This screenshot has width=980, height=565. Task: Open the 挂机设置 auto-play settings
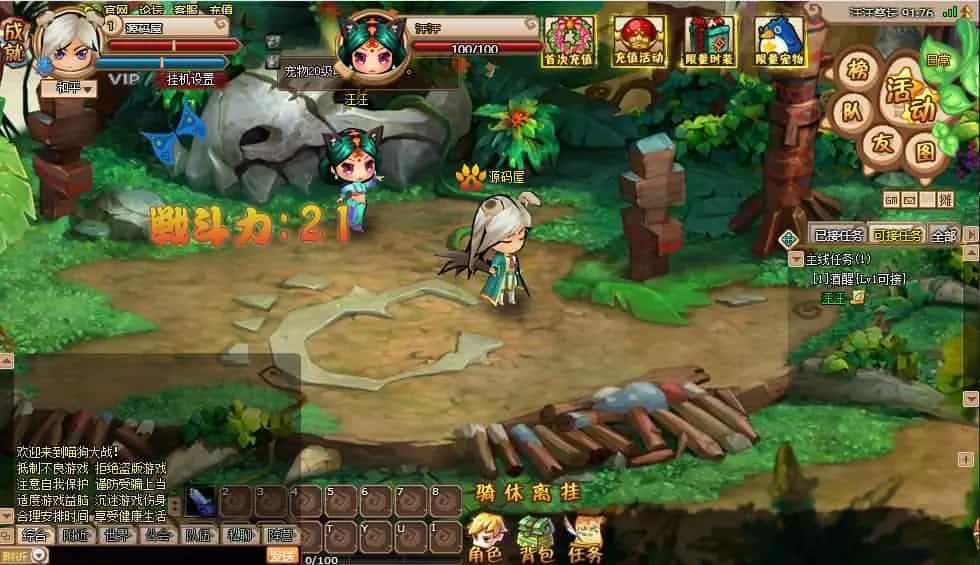188,79
